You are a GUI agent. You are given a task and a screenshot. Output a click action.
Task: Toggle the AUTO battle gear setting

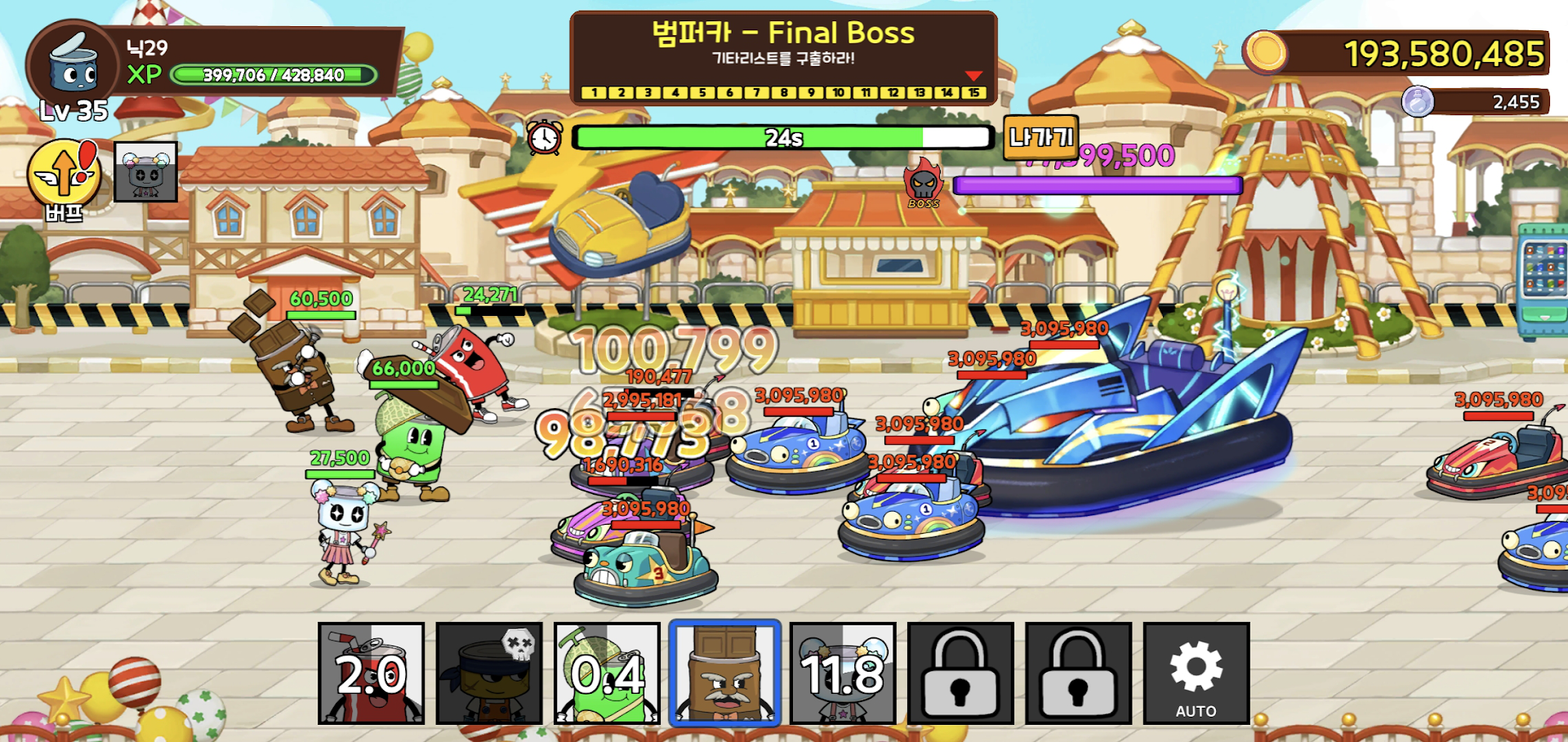click(x=1195, y=673)
